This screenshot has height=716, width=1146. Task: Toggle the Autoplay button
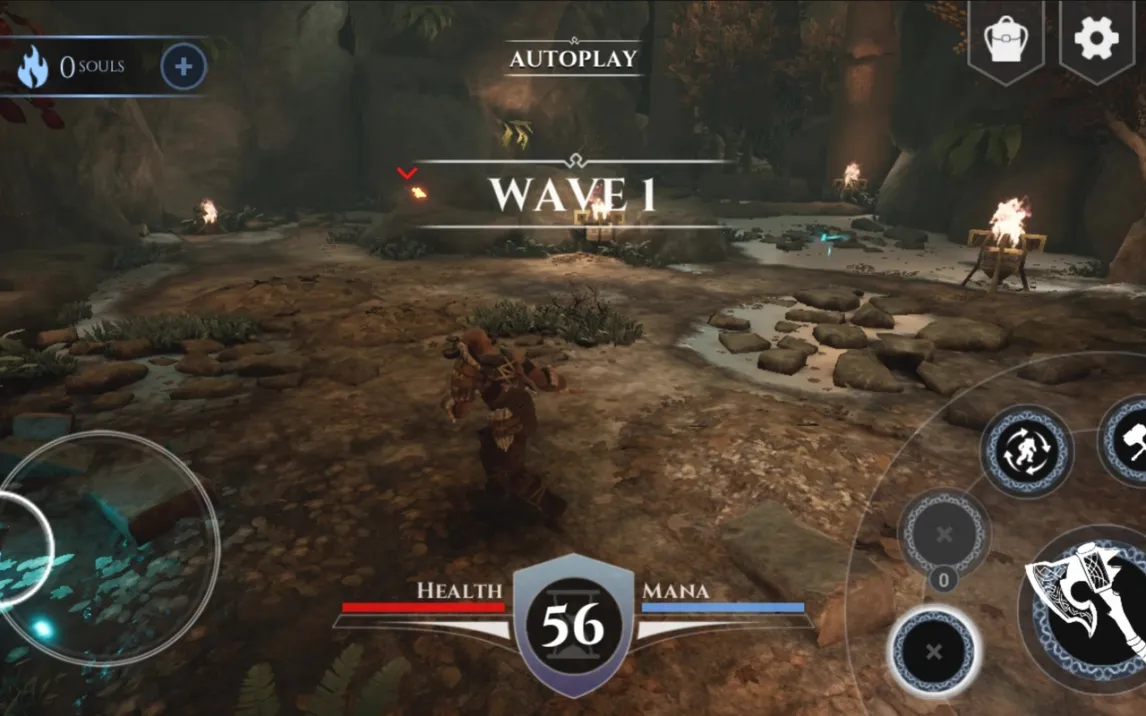pyautogui.click(x=573, y=58)
